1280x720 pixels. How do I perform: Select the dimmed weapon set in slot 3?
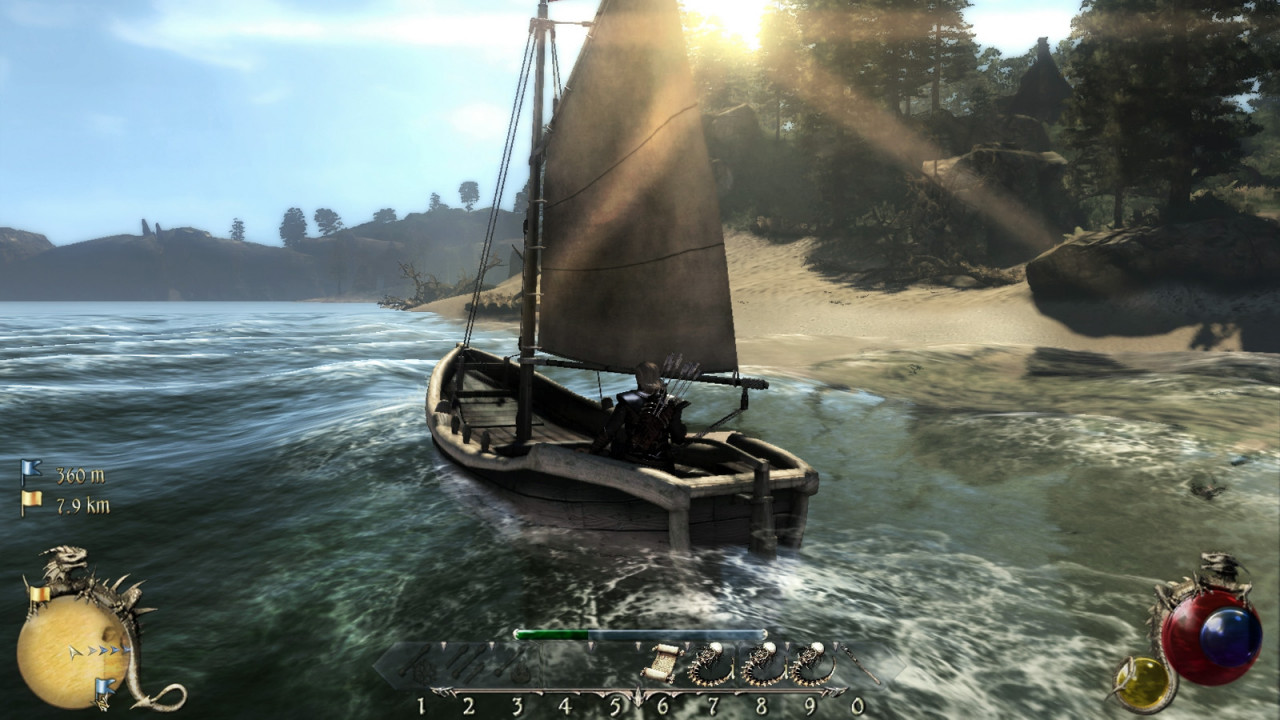coord(517,665)
